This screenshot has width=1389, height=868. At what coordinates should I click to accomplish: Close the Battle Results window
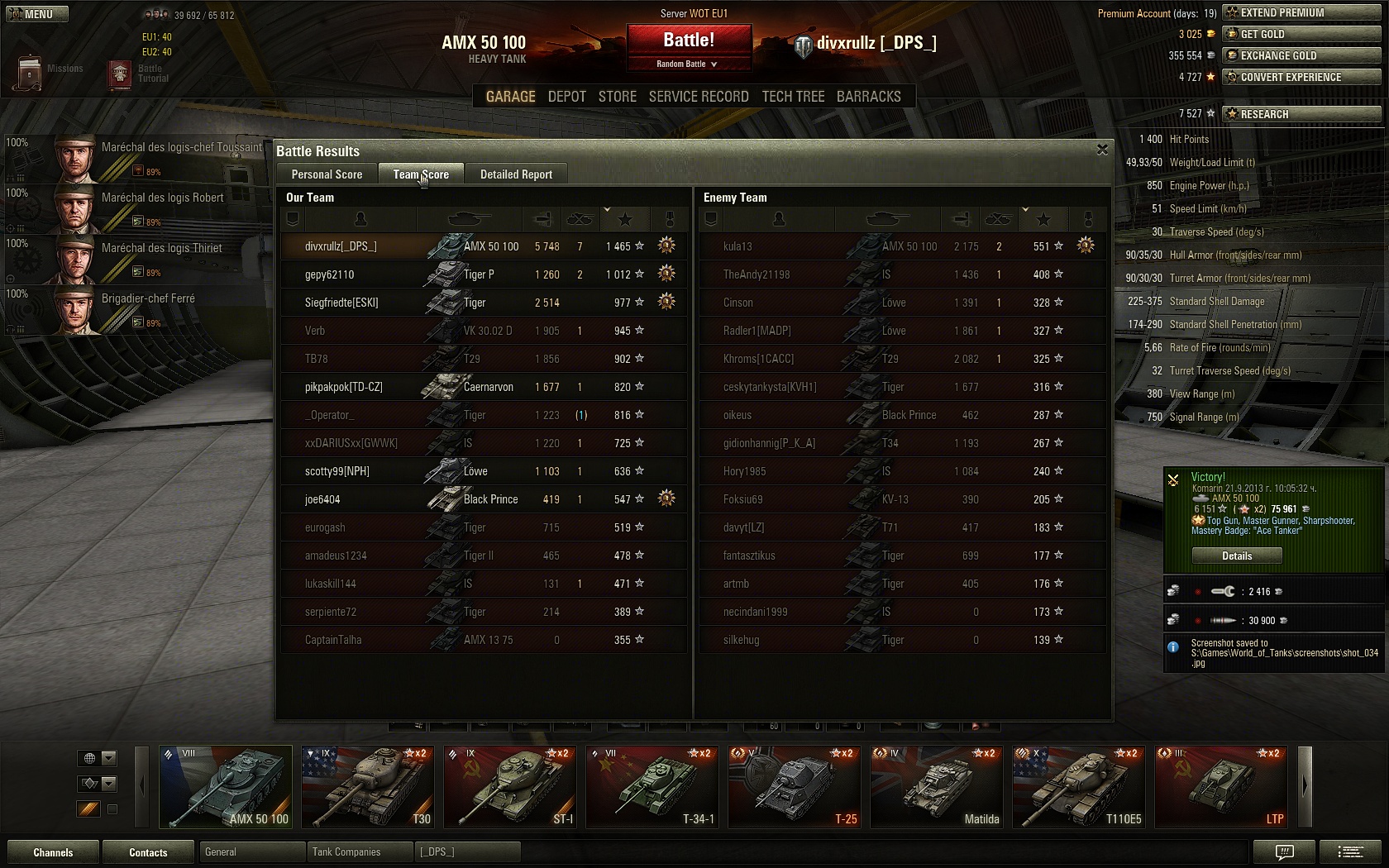click(1101, 150)
